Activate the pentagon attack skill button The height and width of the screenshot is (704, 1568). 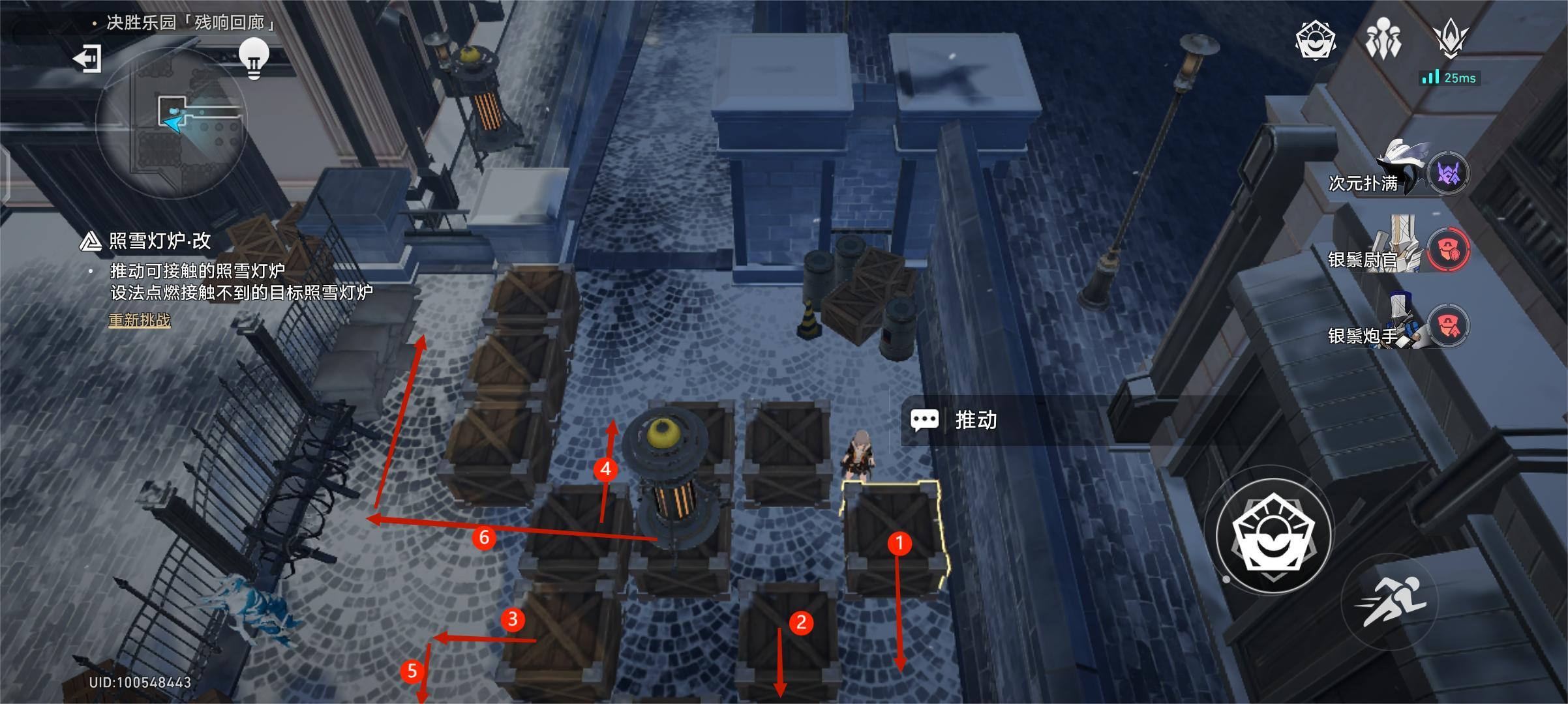(x=1273, y=536)
